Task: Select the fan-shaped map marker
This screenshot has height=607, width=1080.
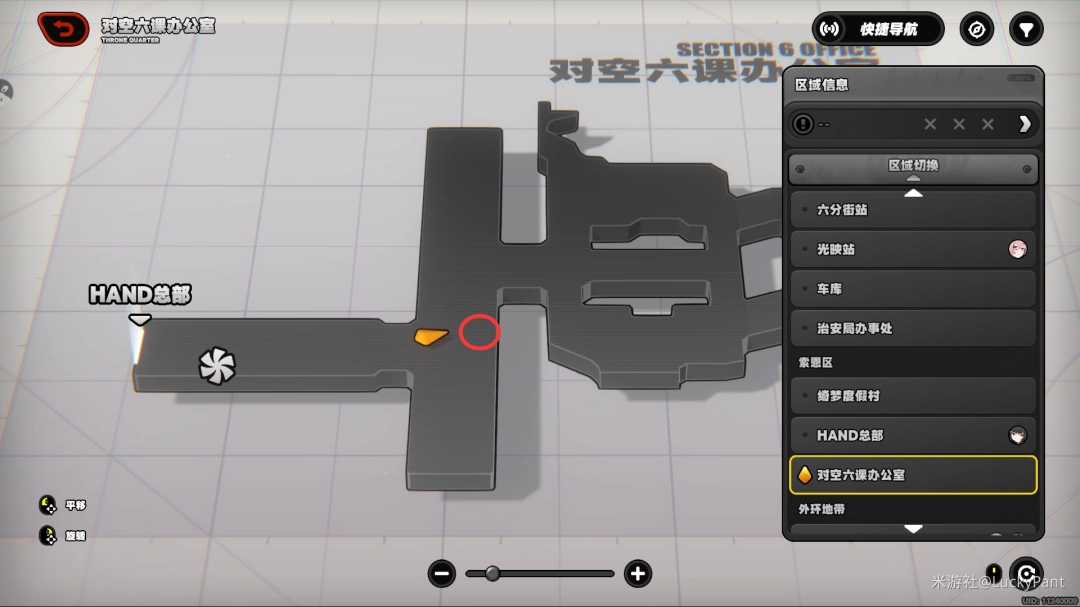Action: coord(216,366)
